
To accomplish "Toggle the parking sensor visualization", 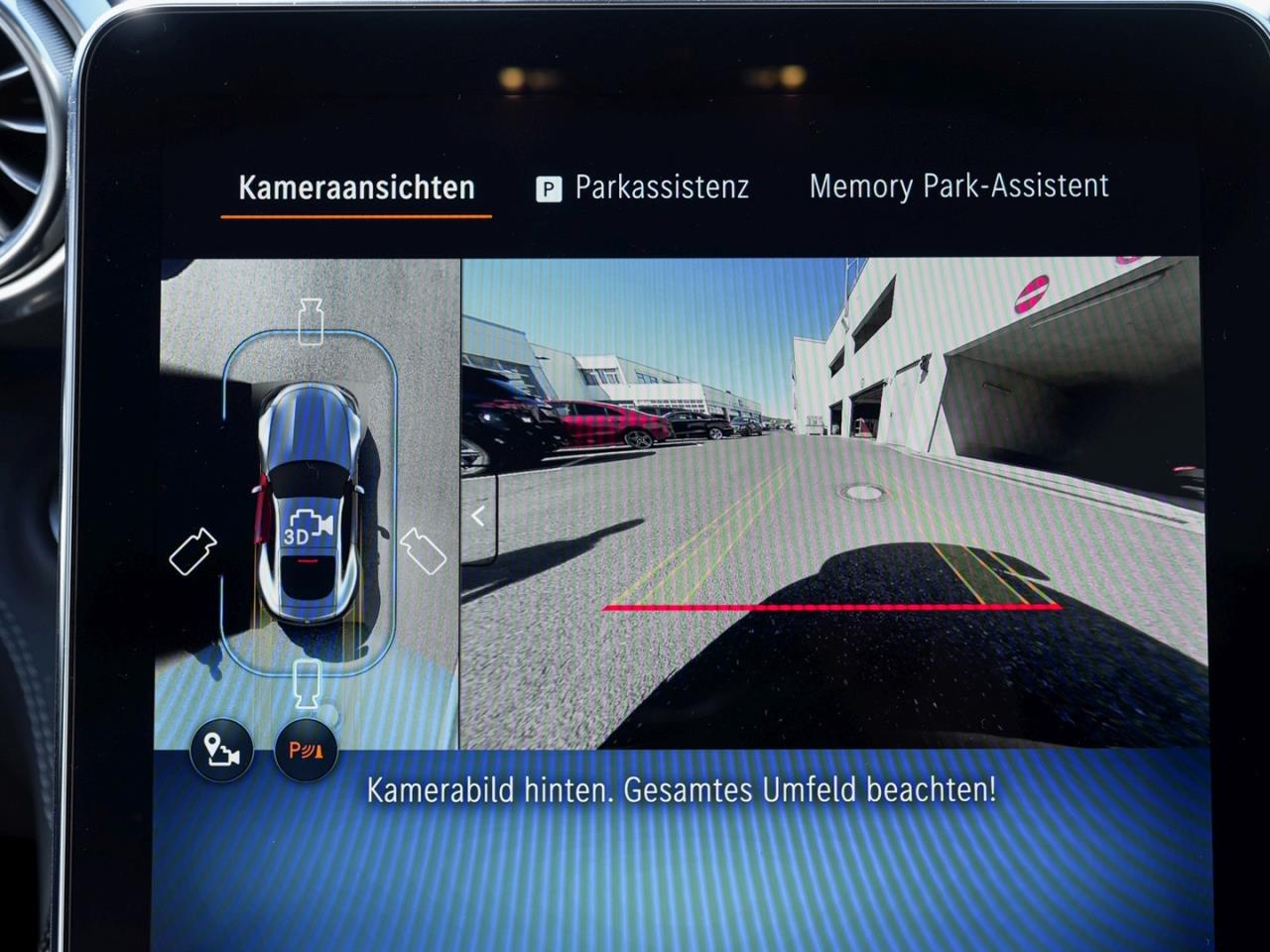I will pos(305,751).
